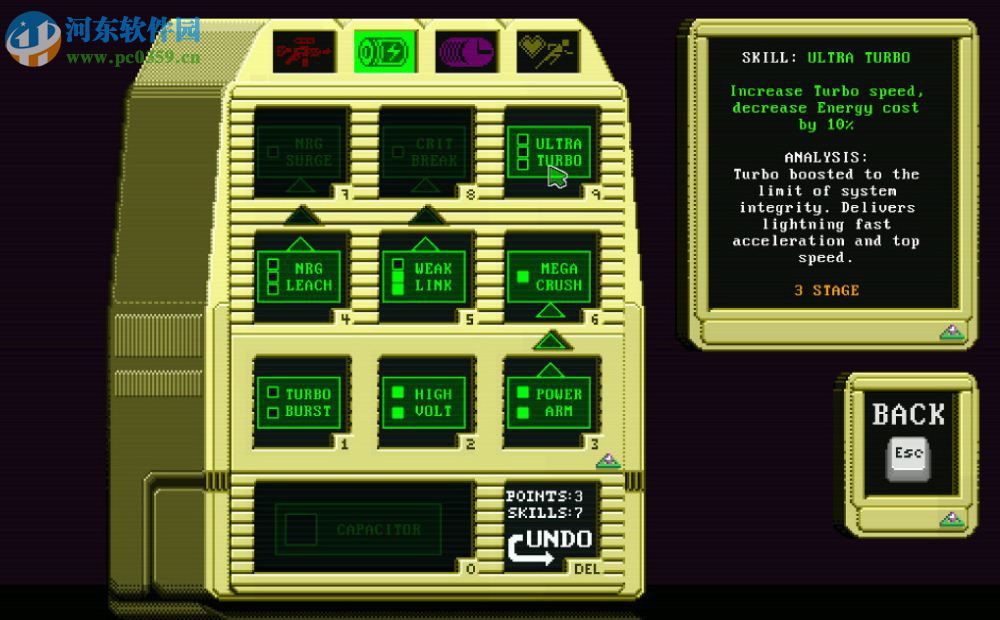The width and height of the screenshot is (1000, 620).
Task: Switch to the heart runner tab
Action: pos(547,51)
